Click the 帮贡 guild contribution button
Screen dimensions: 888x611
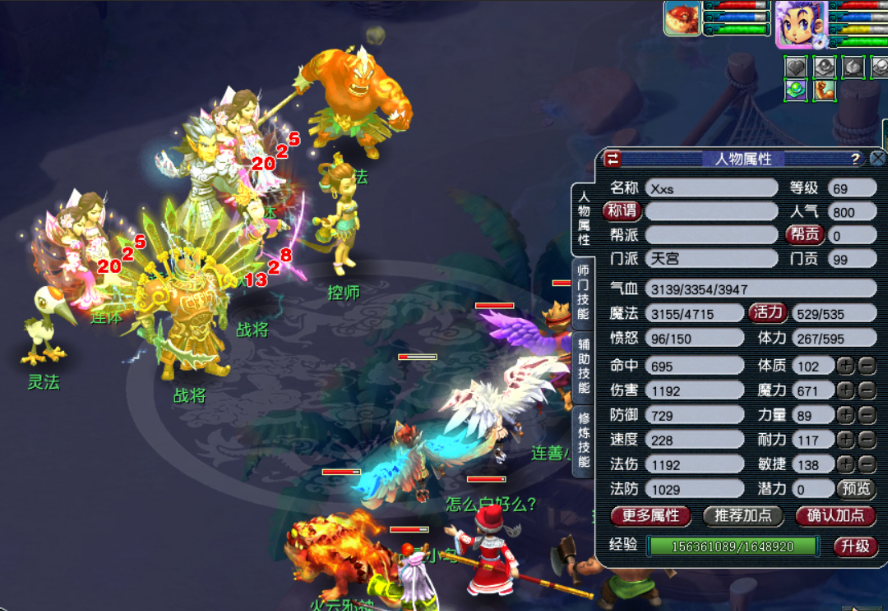point(804,234)
